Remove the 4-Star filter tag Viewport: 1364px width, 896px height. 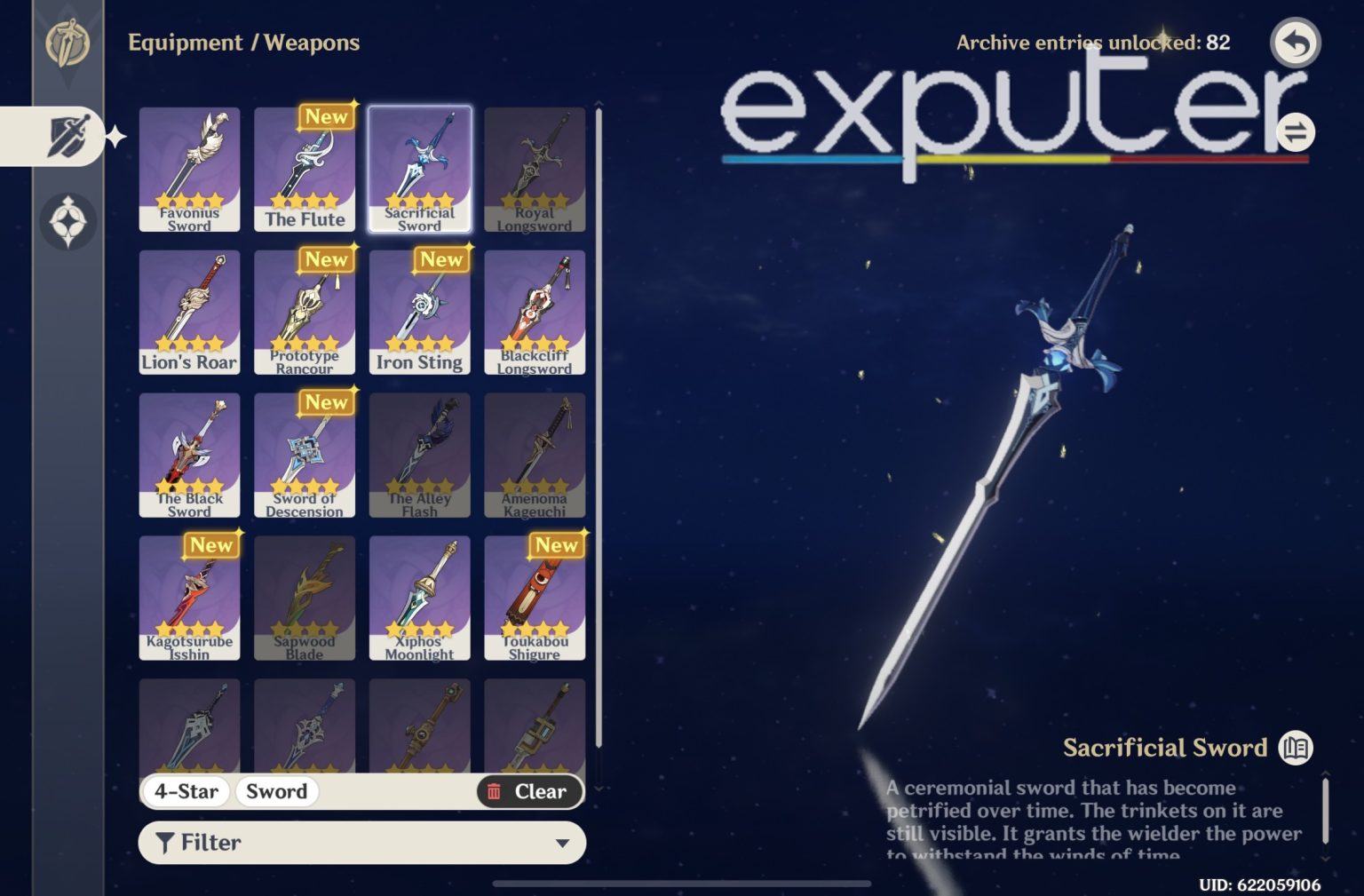click(x=186, y=791)
